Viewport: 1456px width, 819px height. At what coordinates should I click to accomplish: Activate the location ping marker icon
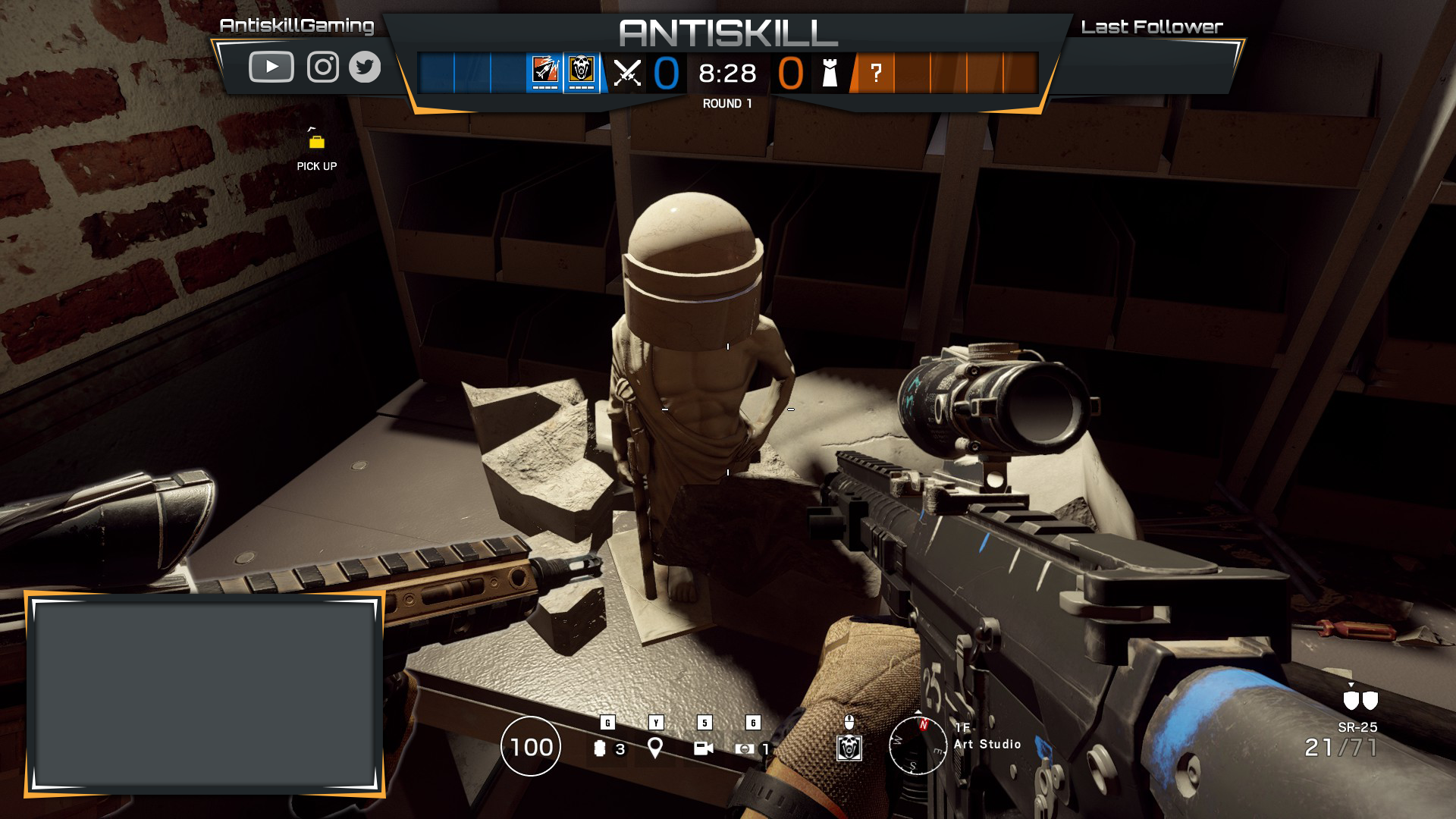655,748
